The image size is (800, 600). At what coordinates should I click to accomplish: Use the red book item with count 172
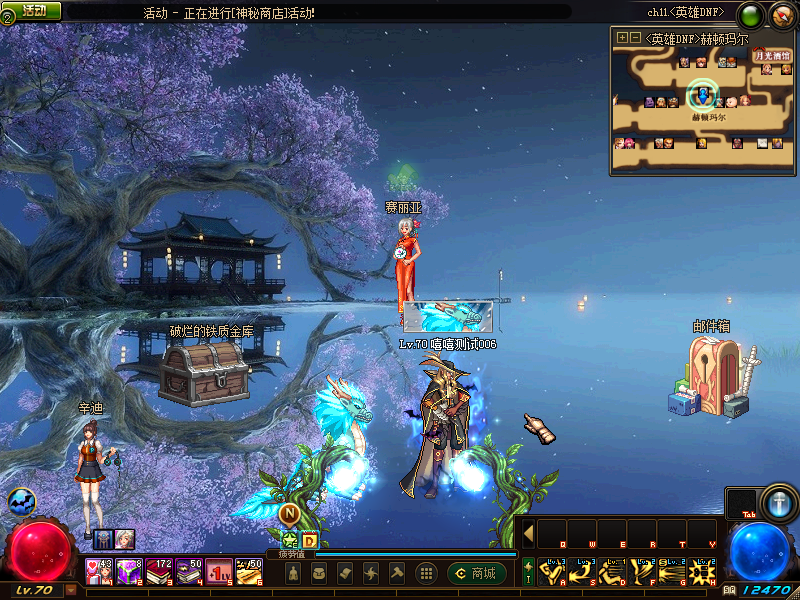coord(160,572)
